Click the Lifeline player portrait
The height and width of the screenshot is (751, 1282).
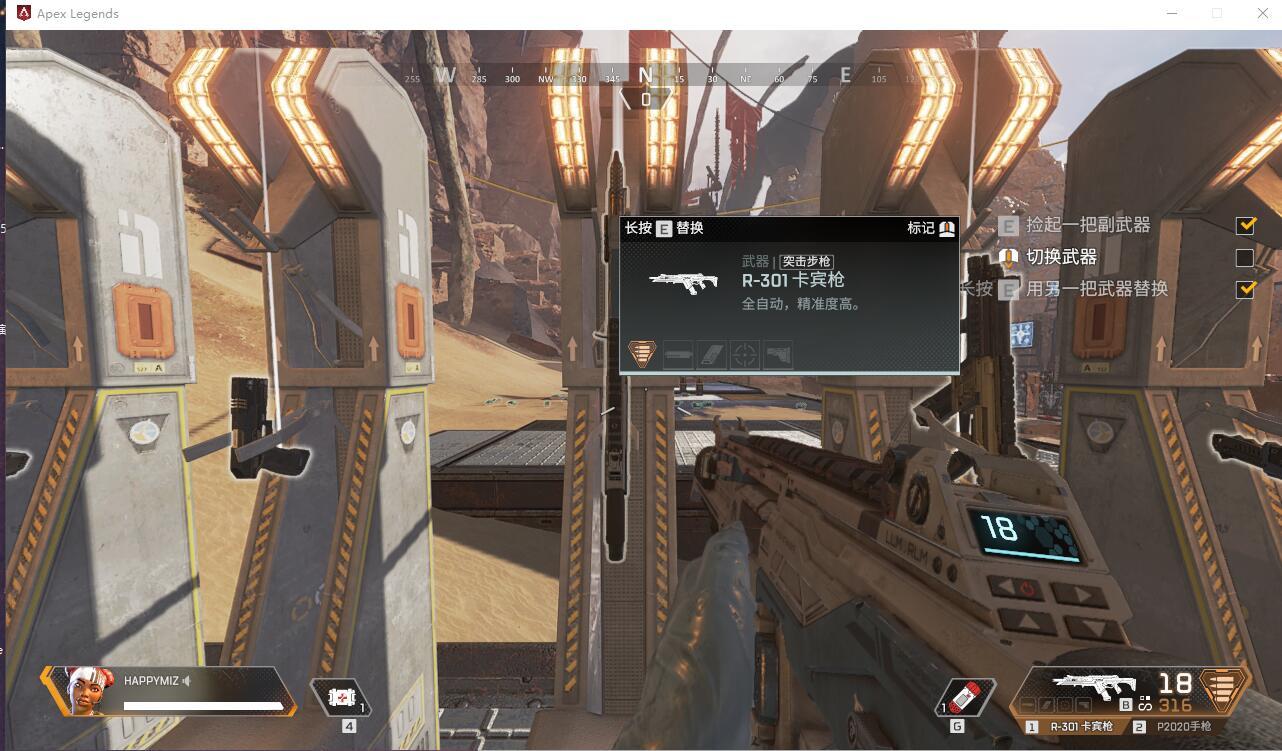point(81,690)
